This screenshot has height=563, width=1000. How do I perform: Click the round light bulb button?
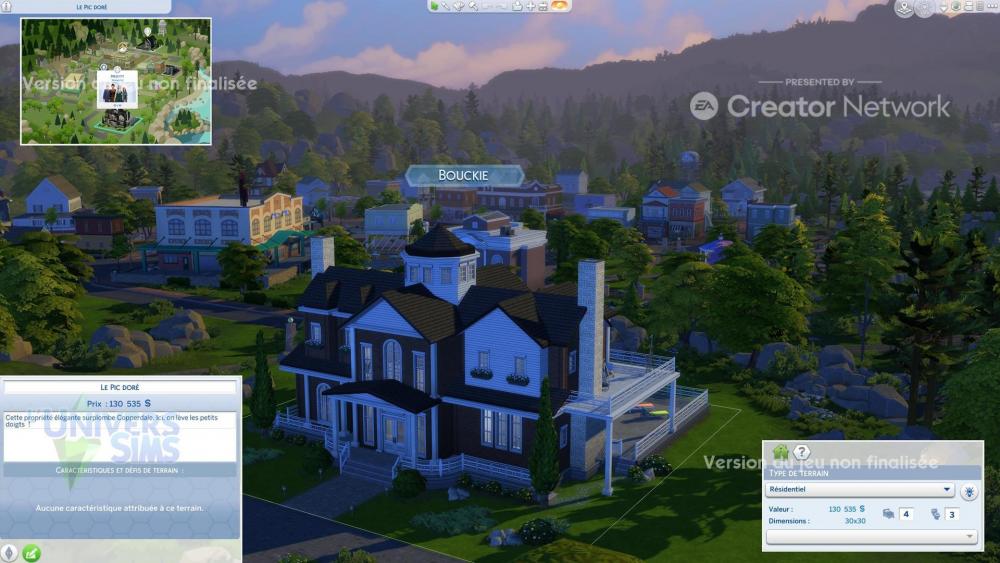pyautogui.click(x=968, y=491)
